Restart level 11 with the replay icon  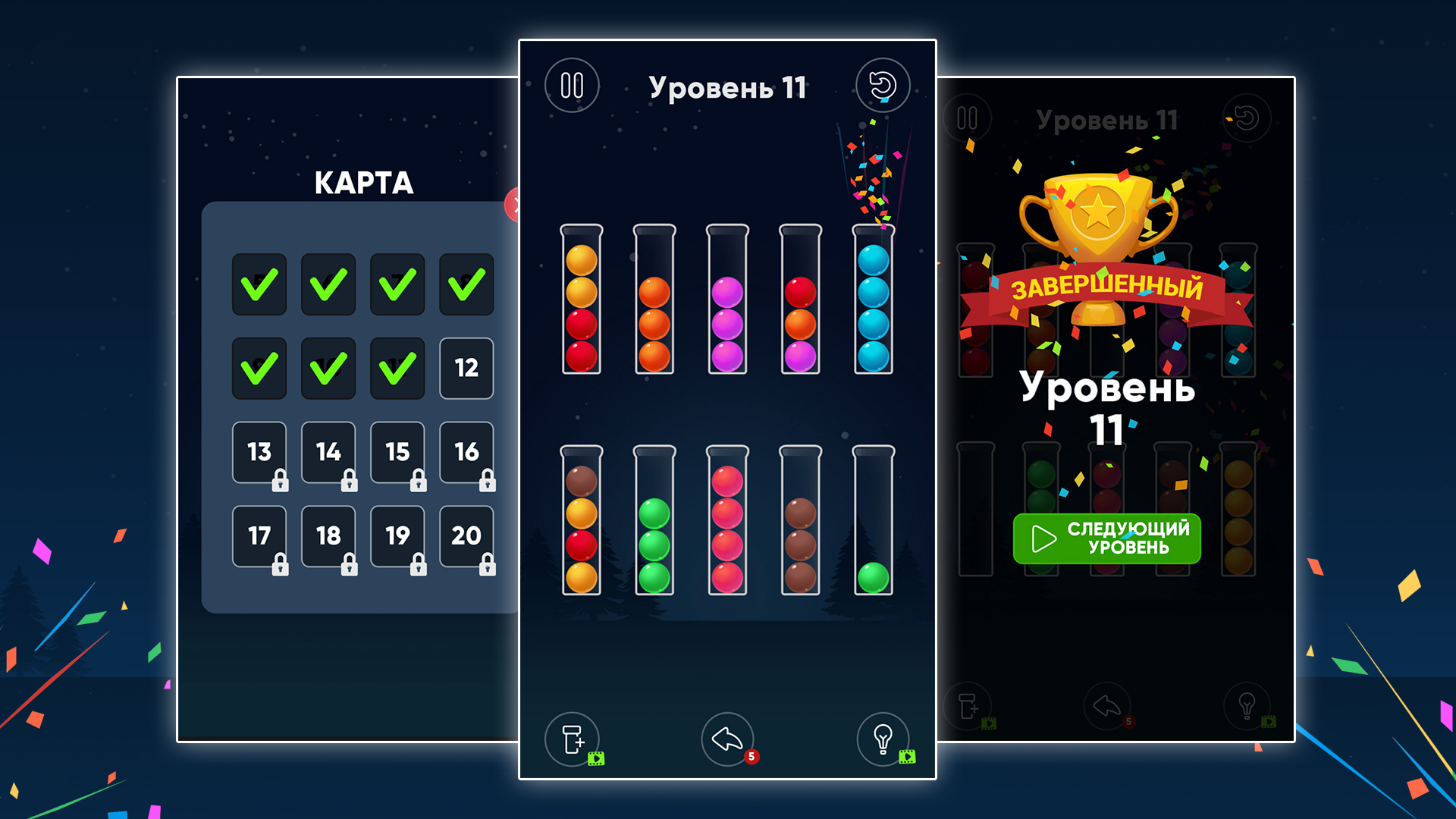(882, 85)
